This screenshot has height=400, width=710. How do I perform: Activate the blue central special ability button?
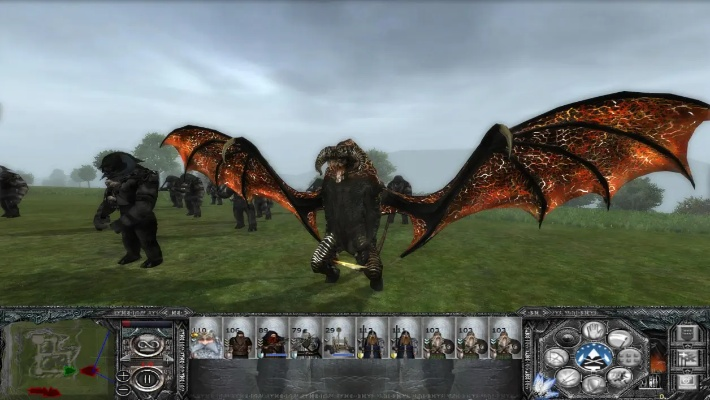coord(595,356)
